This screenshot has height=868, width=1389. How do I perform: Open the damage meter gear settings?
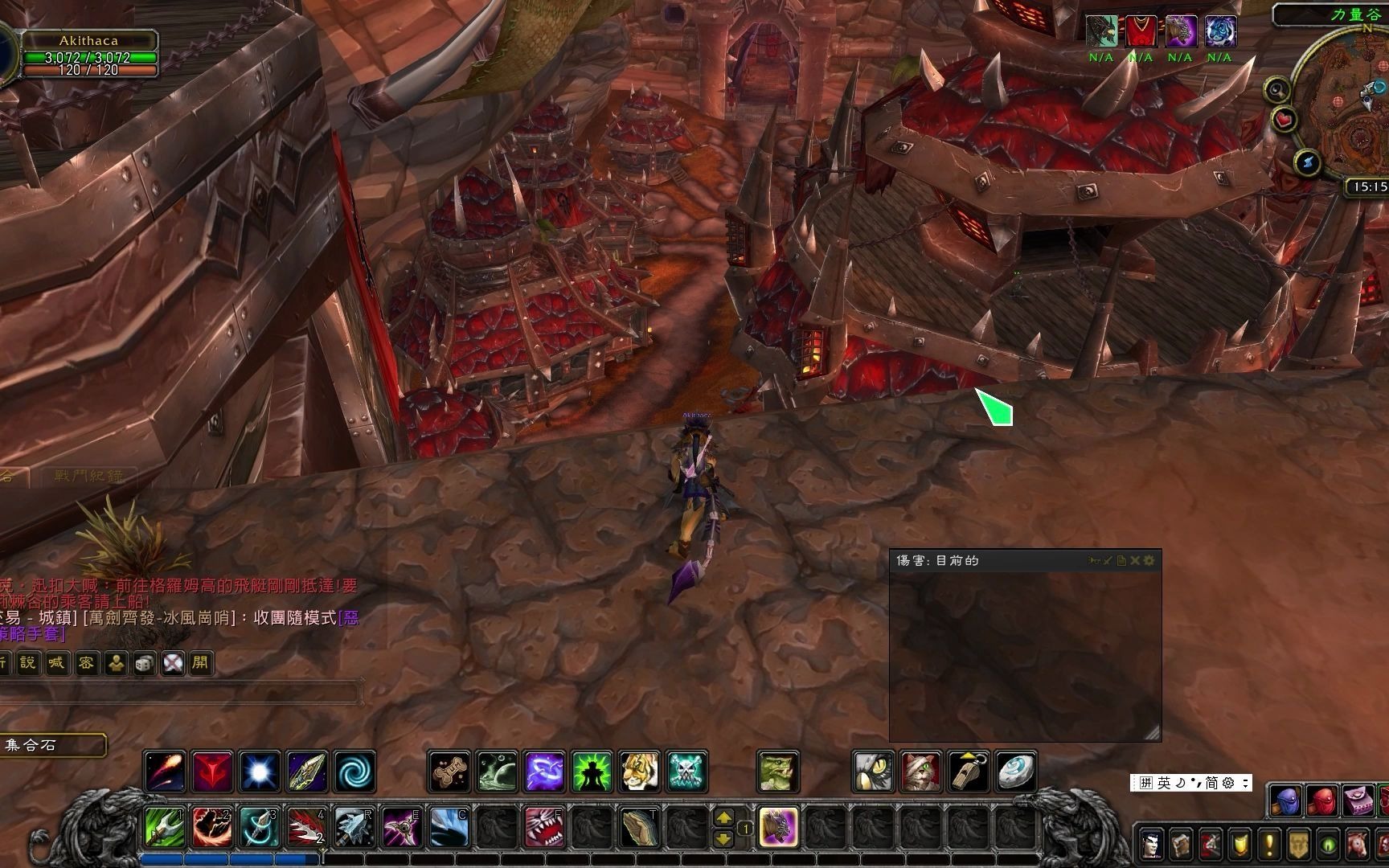point(1149,560)
